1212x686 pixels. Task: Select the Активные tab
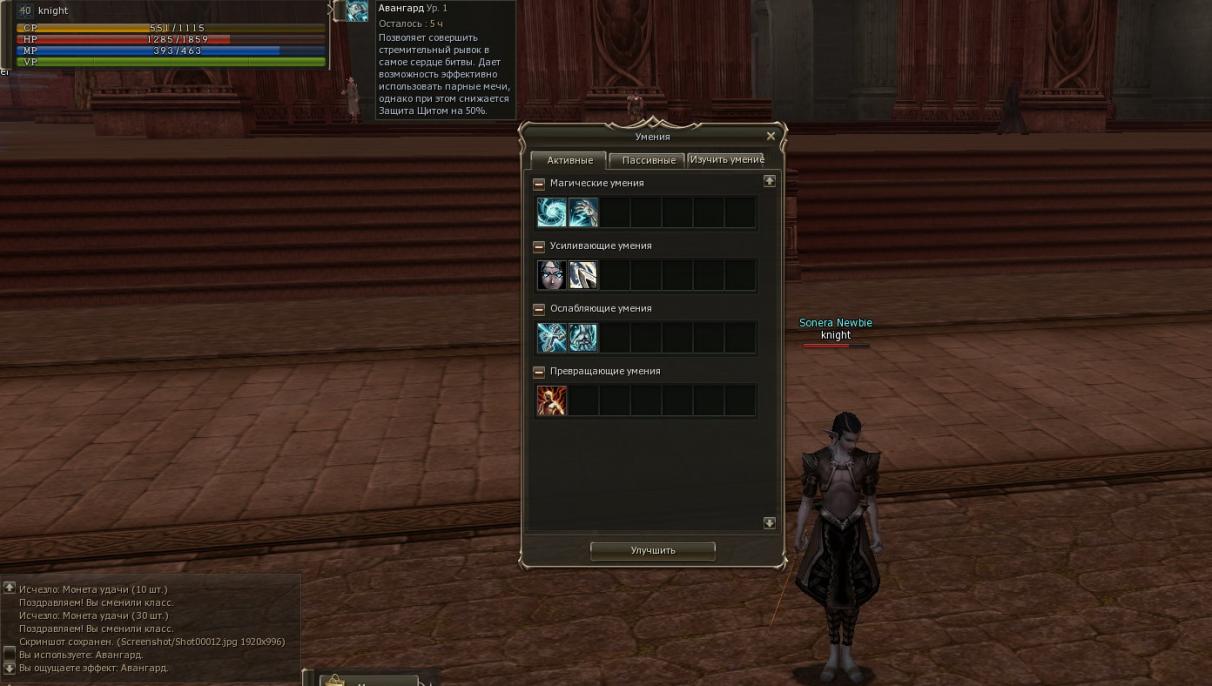(x=570, y=160)
